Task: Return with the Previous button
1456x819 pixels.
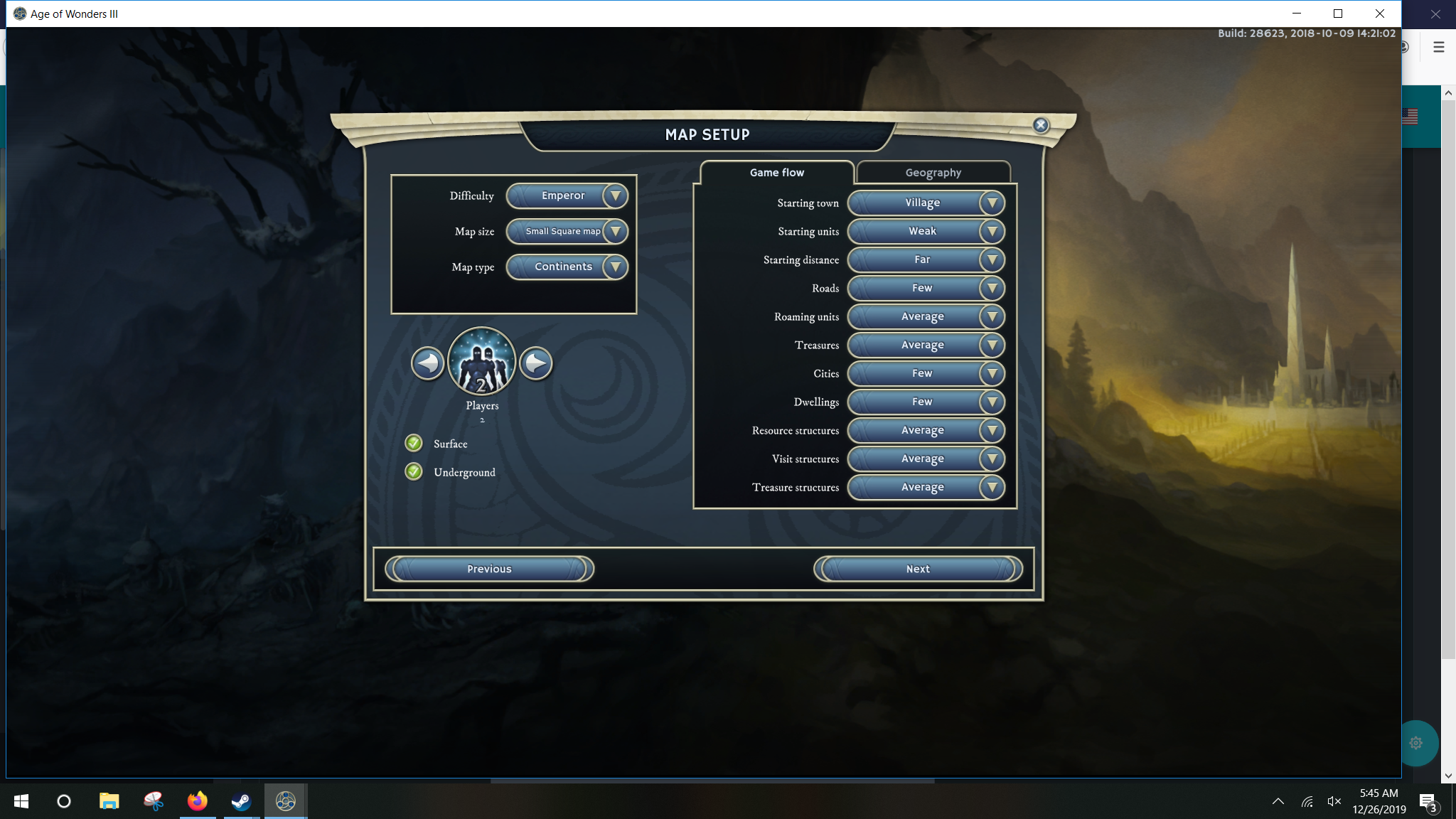Action: [x=489, y=569]
